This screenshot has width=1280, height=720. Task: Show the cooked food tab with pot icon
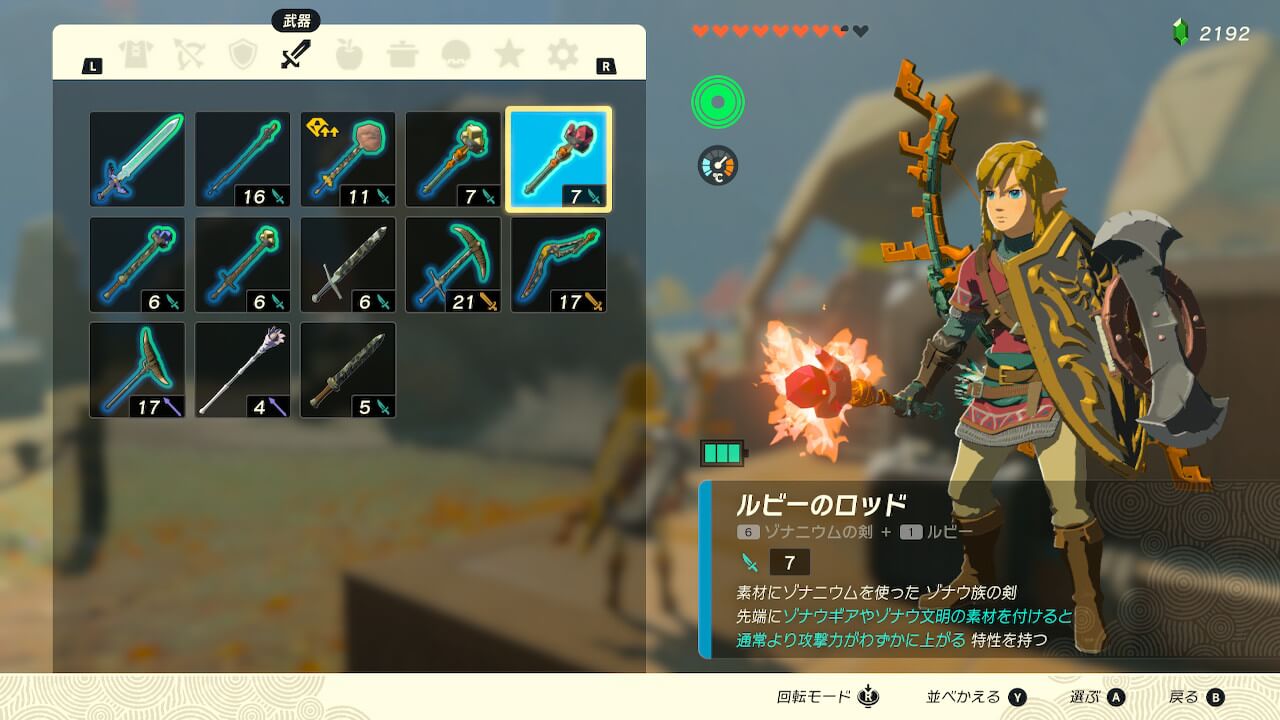(403, 55)
